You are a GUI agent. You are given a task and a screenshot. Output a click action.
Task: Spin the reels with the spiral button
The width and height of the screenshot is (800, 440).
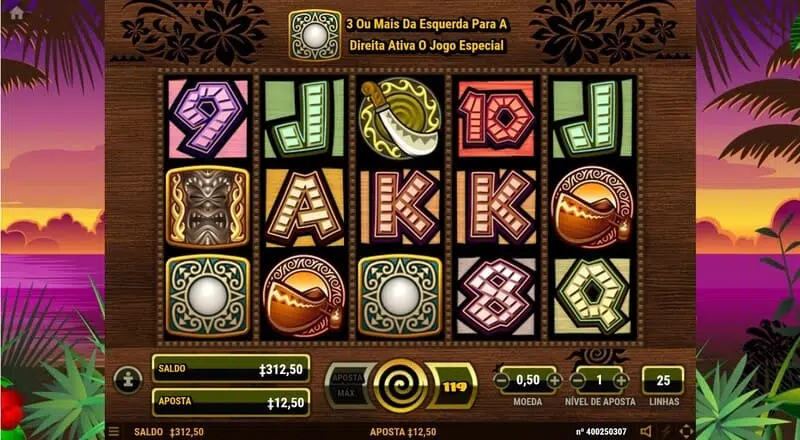(x=399, y=384)
